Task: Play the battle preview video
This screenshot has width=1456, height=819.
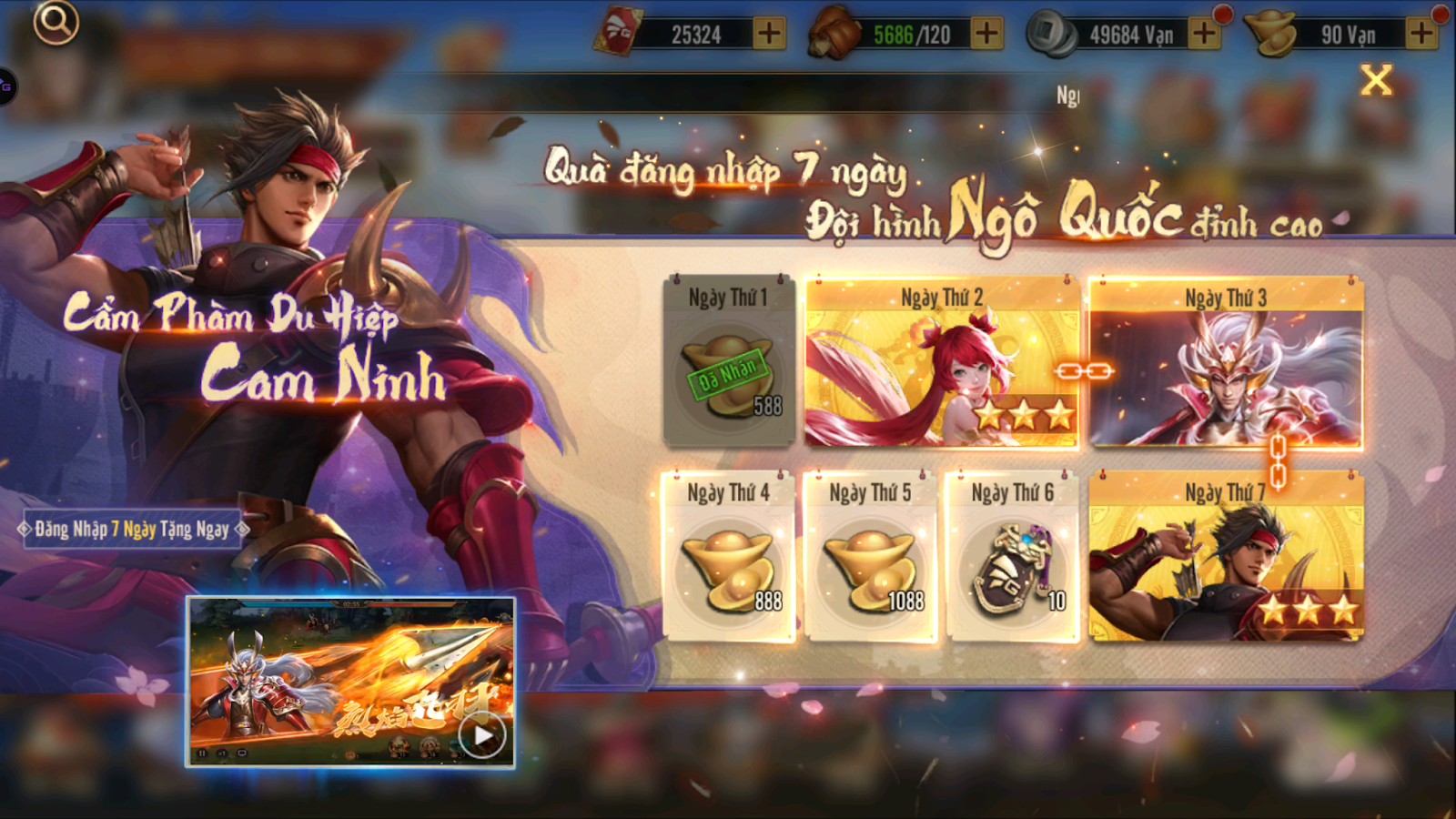Action: coord(482,733)
